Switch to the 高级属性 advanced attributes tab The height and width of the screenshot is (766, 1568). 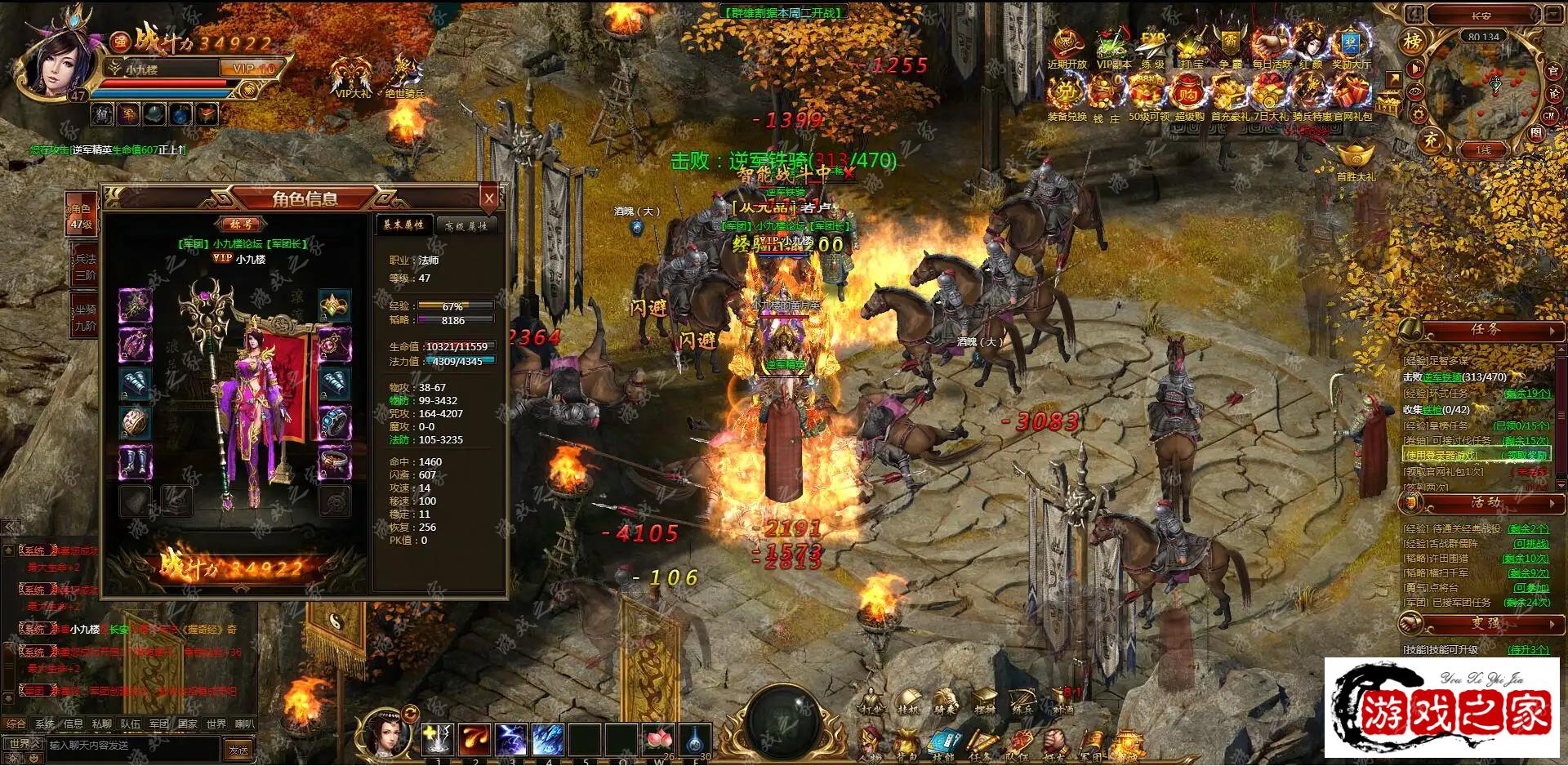pos(466,225)
